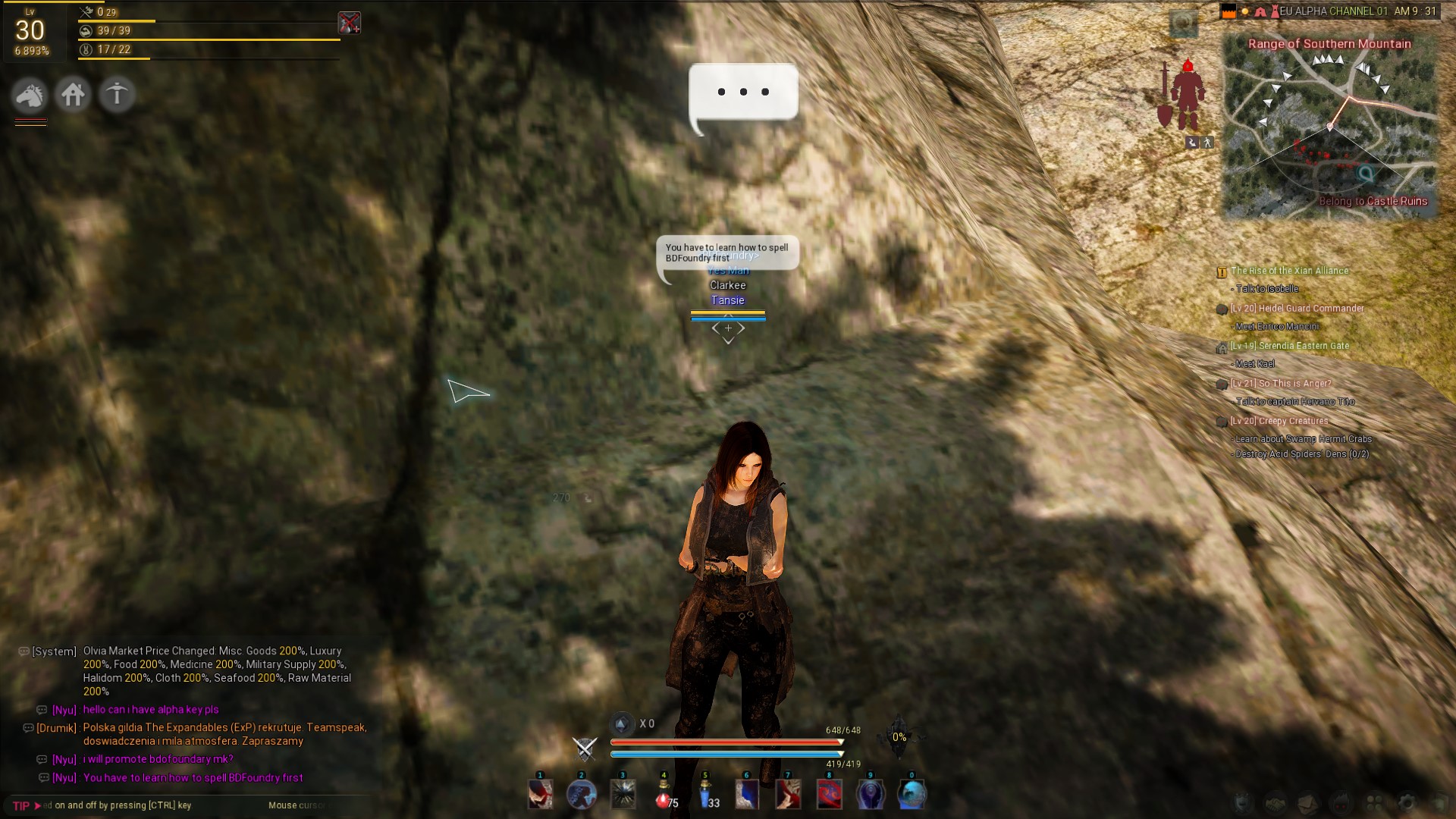Use the blue orb skill in slot 0
The image size is (1456, 819).
pyautogui.click(x=912, y=795)
